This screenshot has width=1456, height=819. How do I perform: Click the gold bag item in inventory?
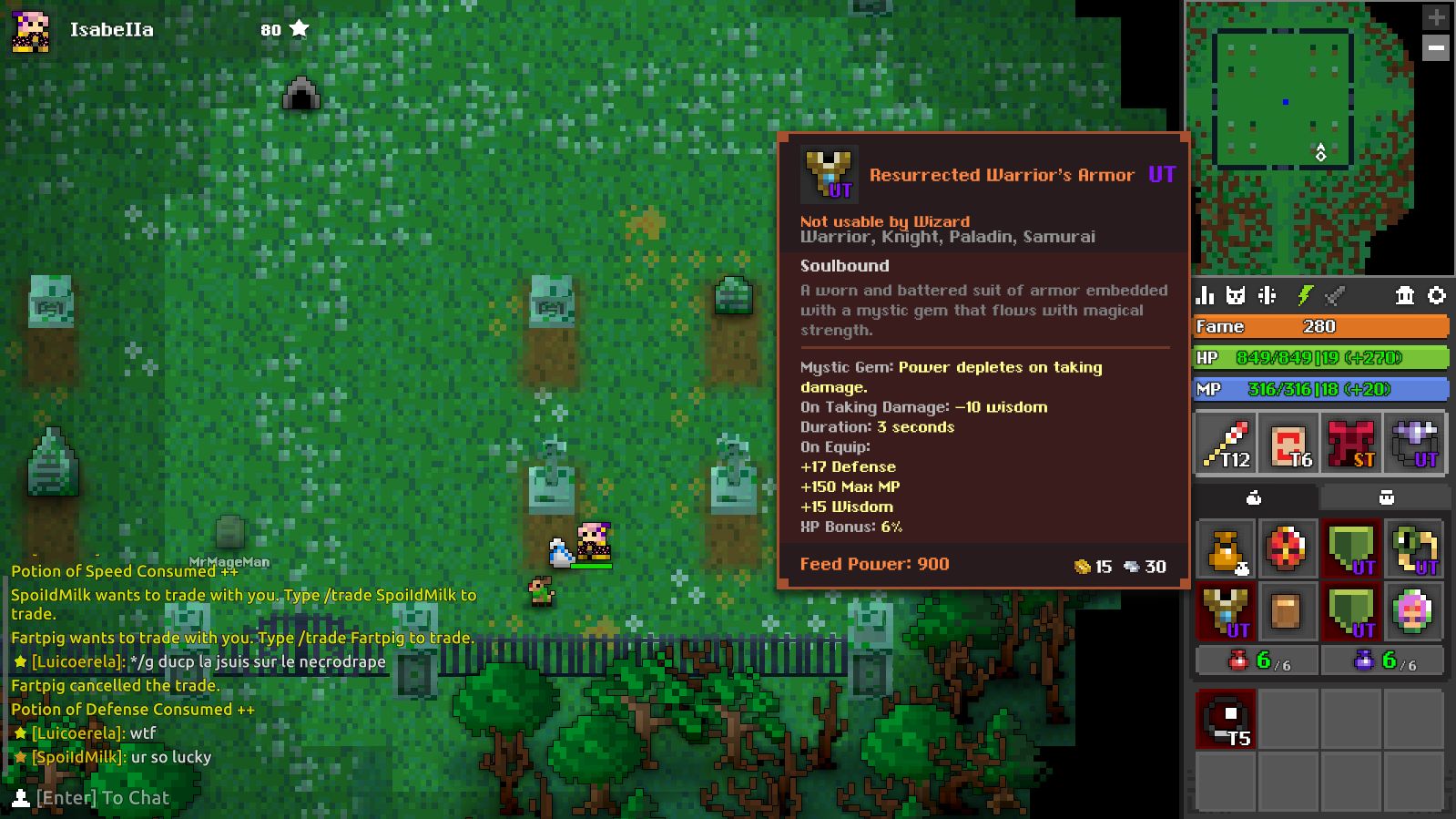[1225, 548]
